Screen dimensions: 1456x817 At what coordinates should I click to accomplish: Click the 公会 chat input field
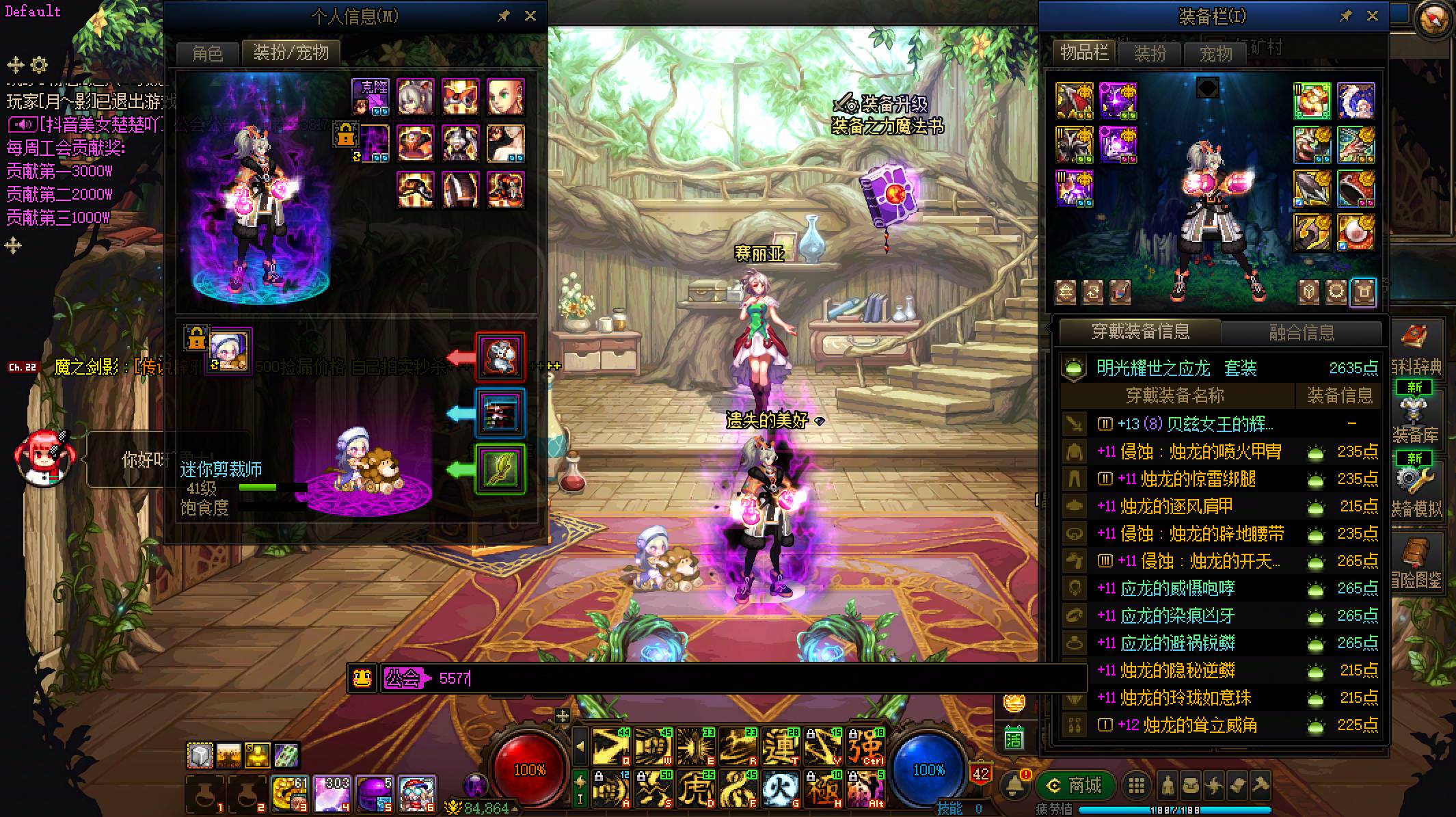coord(752,678)
